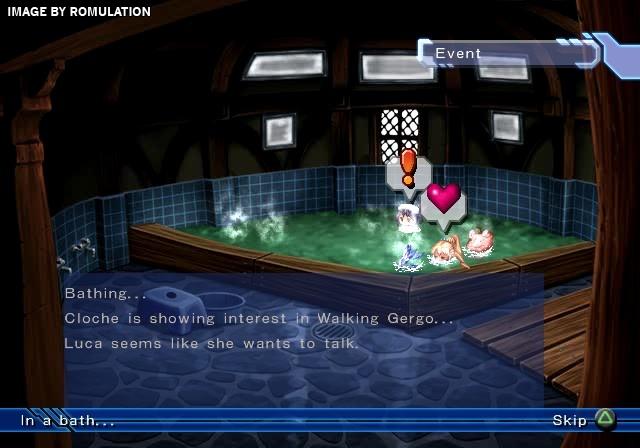
Task: Advance the bathing dialogue text box
Action: point(300,320)
